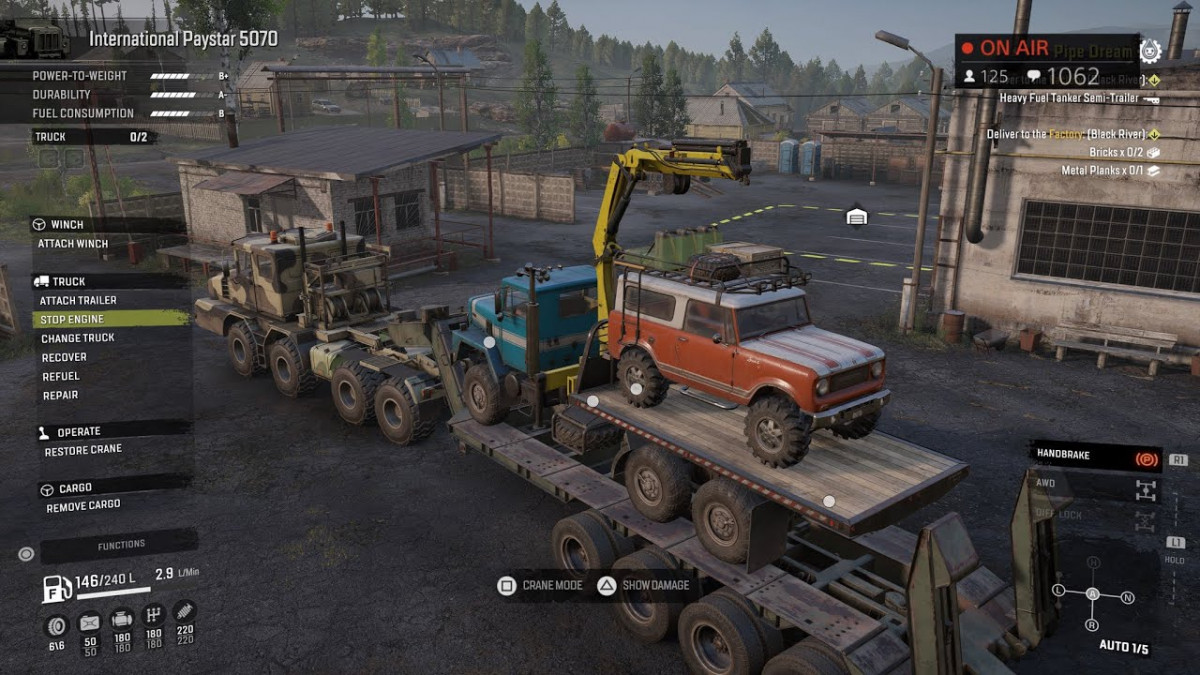This screenshot has height=675, width=1200.
Task: Select the Refuel option
Action: (61, 376)
